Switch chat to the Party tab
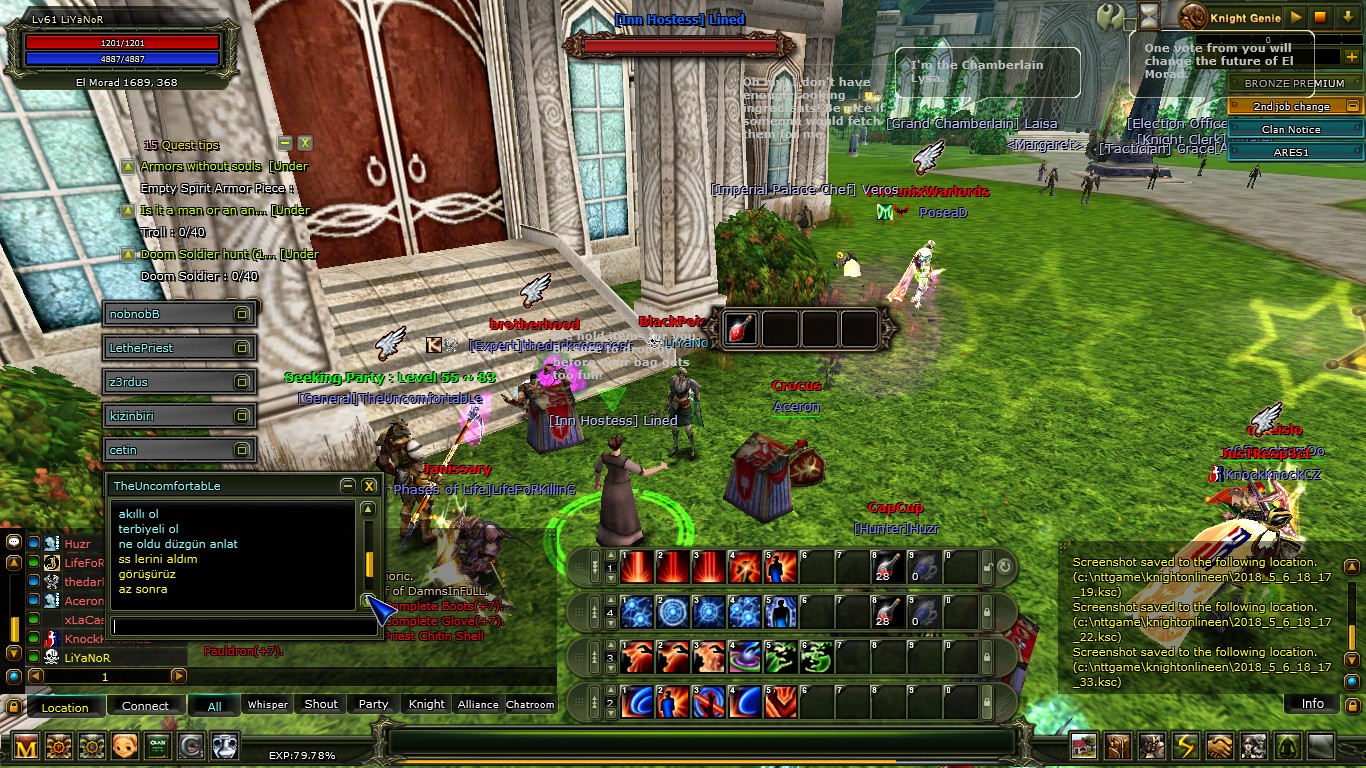Screen dimensions: 1366x768 (x=373, y=704)
